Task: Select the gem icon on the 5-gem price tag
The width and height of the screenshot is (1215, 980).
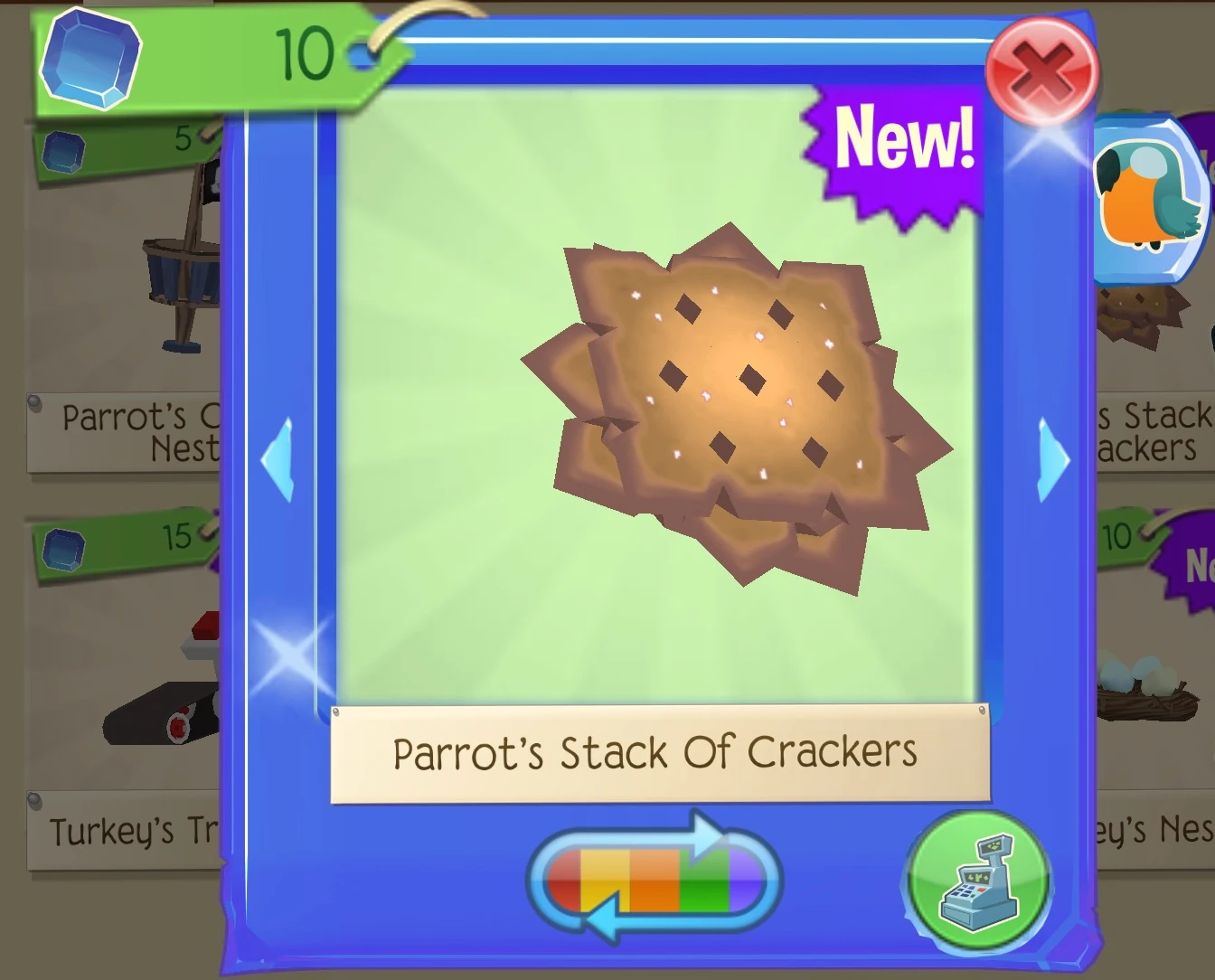Action: tap(63, 152)
